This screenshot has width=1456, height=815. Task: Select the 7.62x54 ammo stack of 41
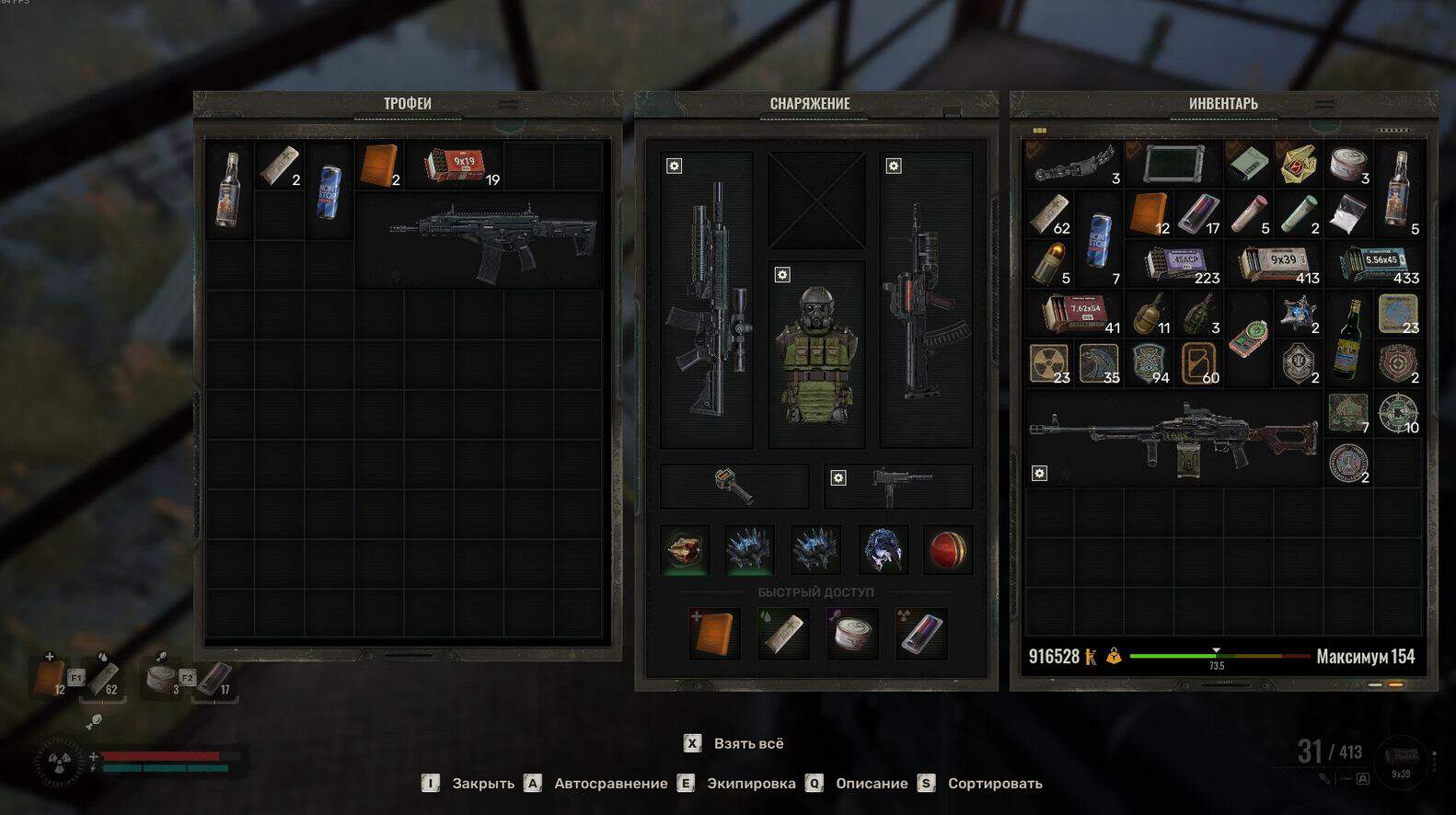coord(1075,314)
